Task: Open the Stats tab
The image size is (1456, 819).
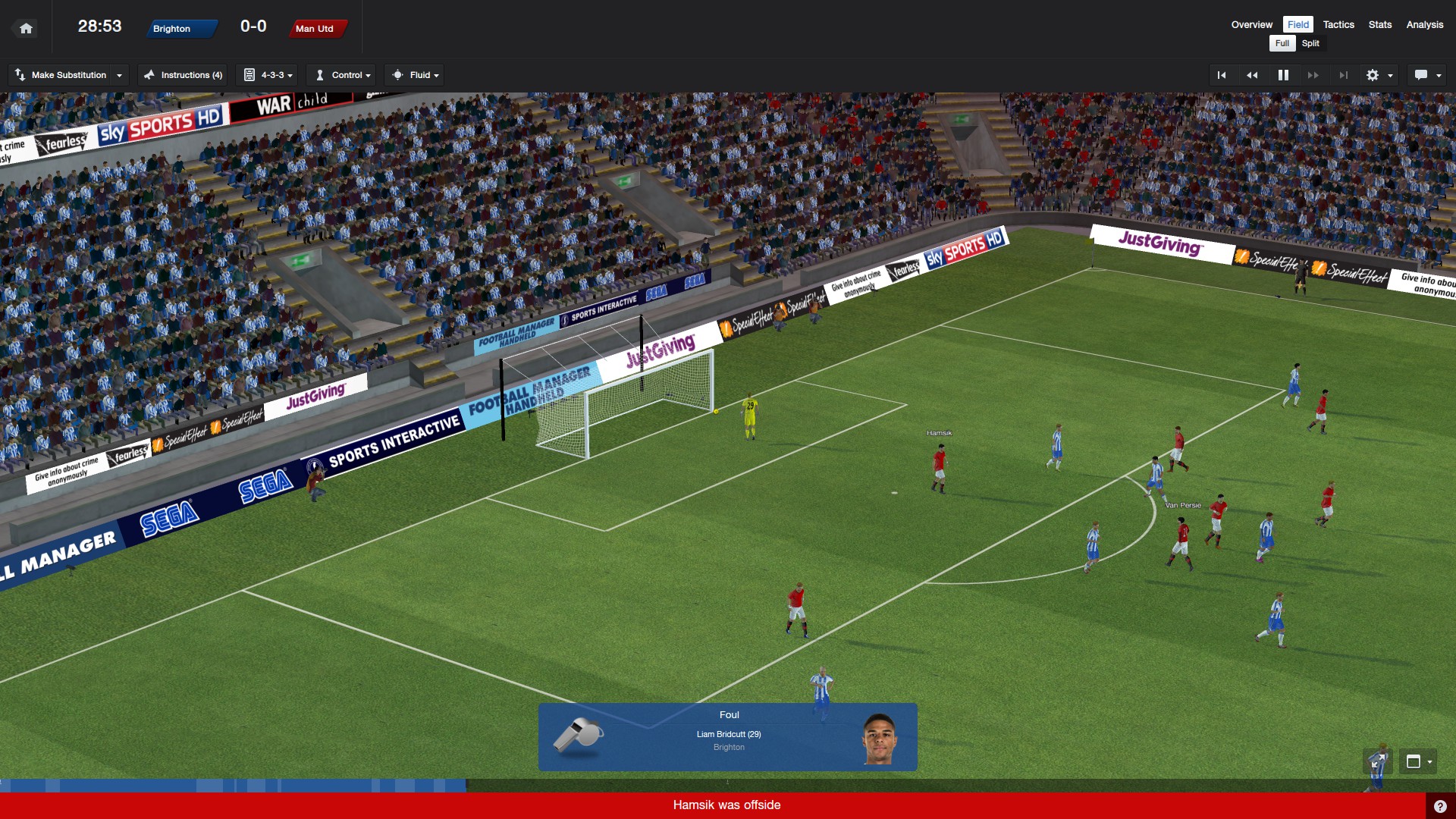Action: [1379, 24]
